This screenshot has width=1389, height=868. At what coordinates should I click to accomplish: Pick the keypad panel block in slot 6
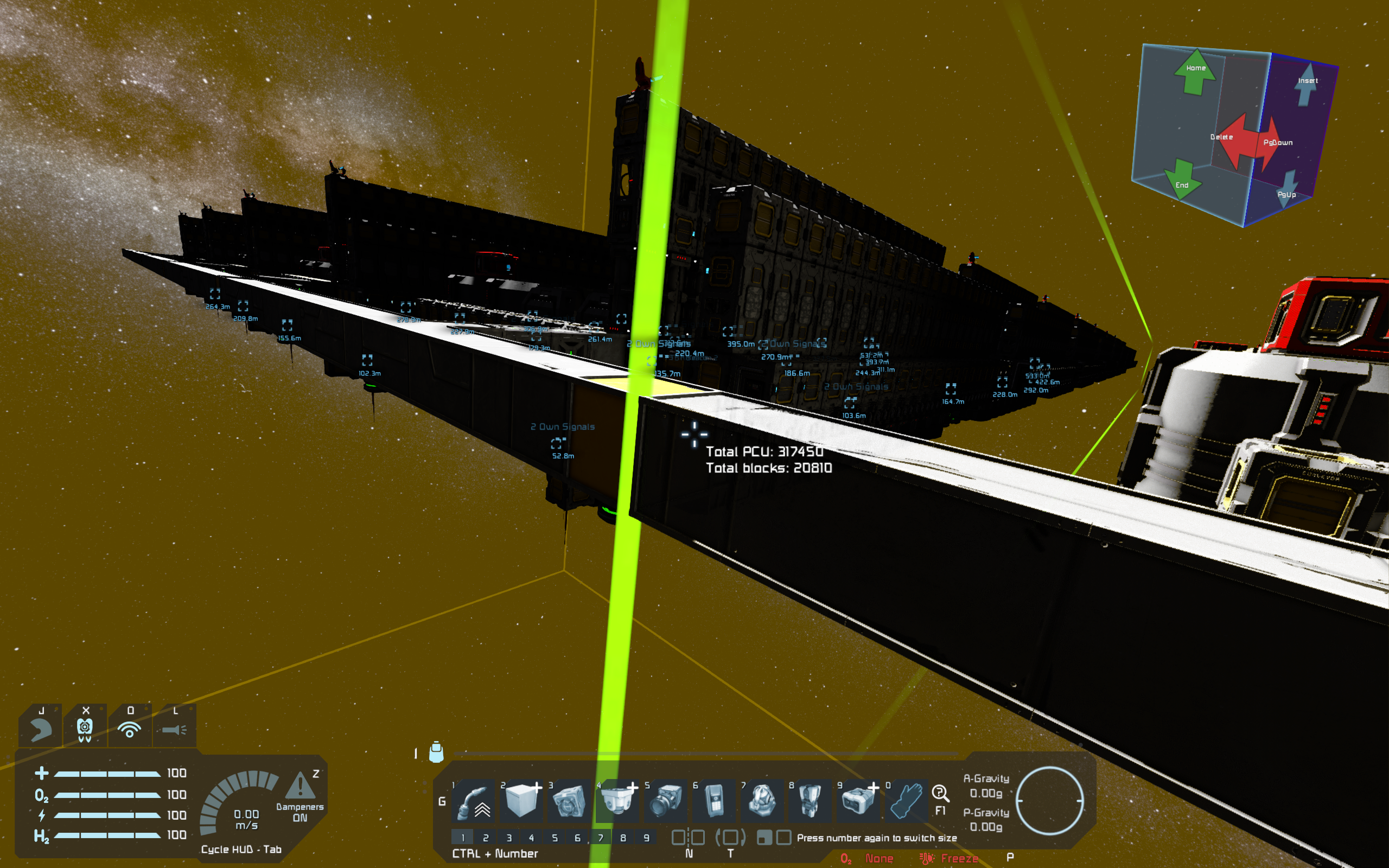click(714, 801)
